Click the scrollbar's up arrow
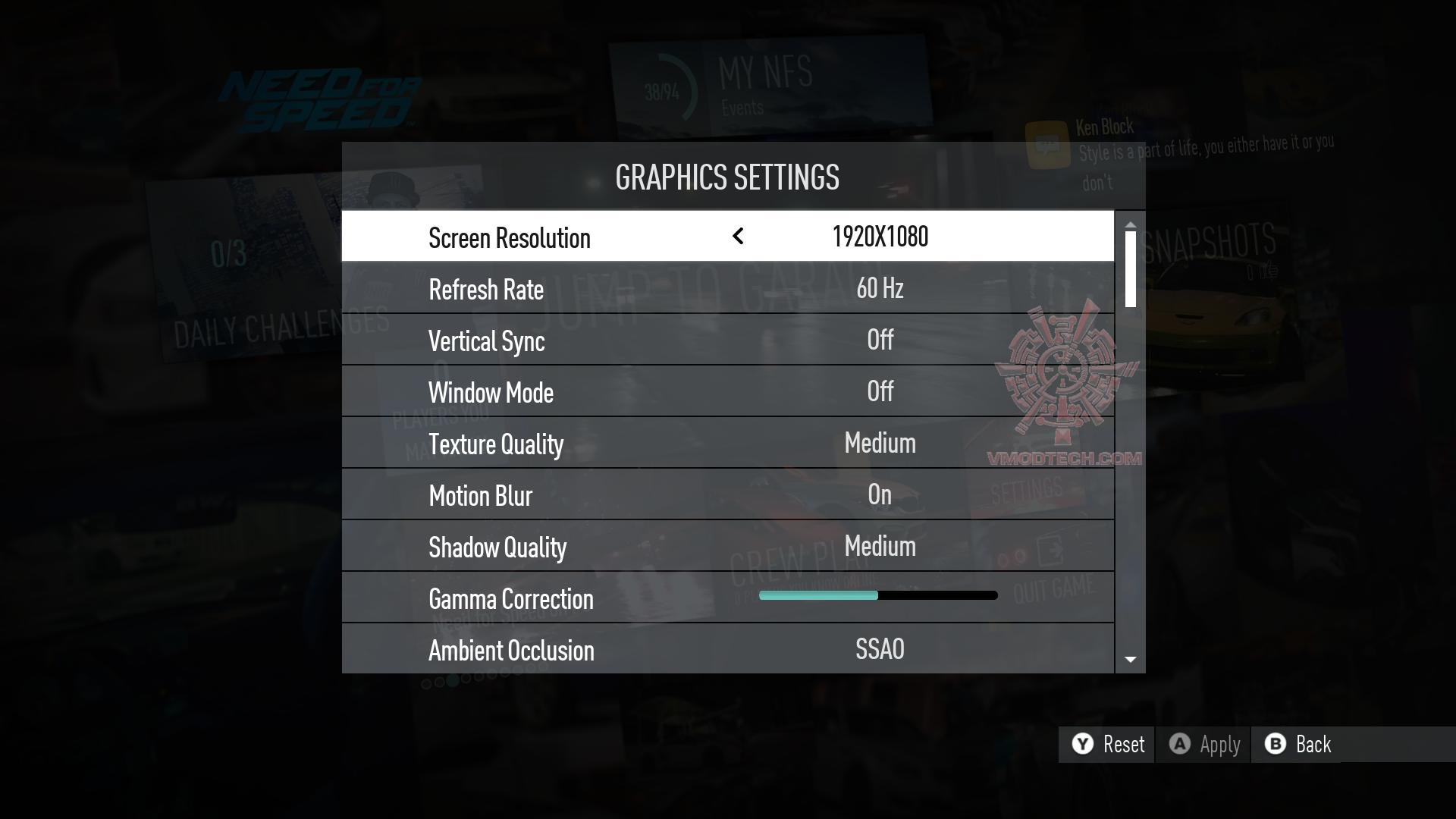The image size is (1456, 819). (1131, 225)
